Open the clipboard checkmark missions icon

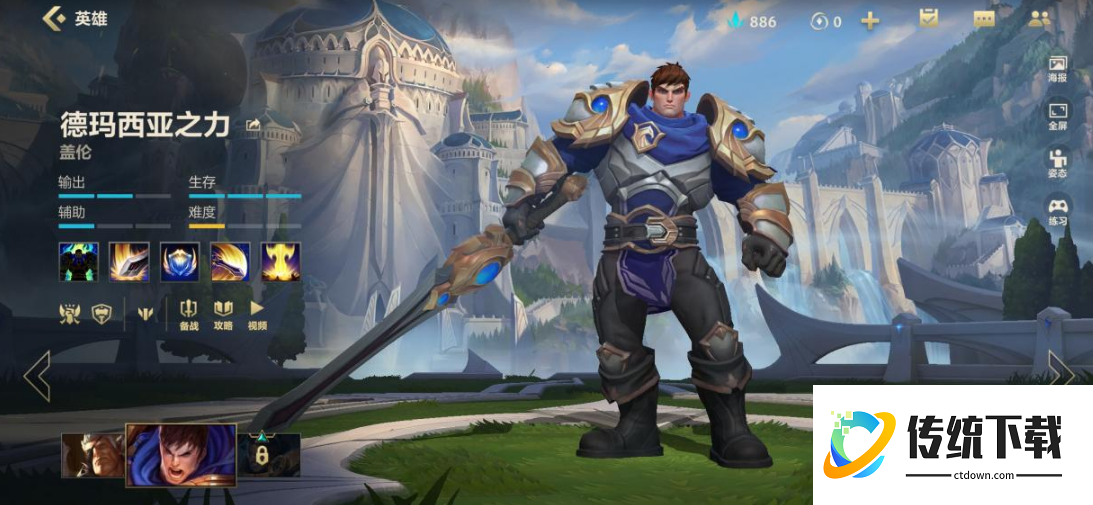(929, 19)
